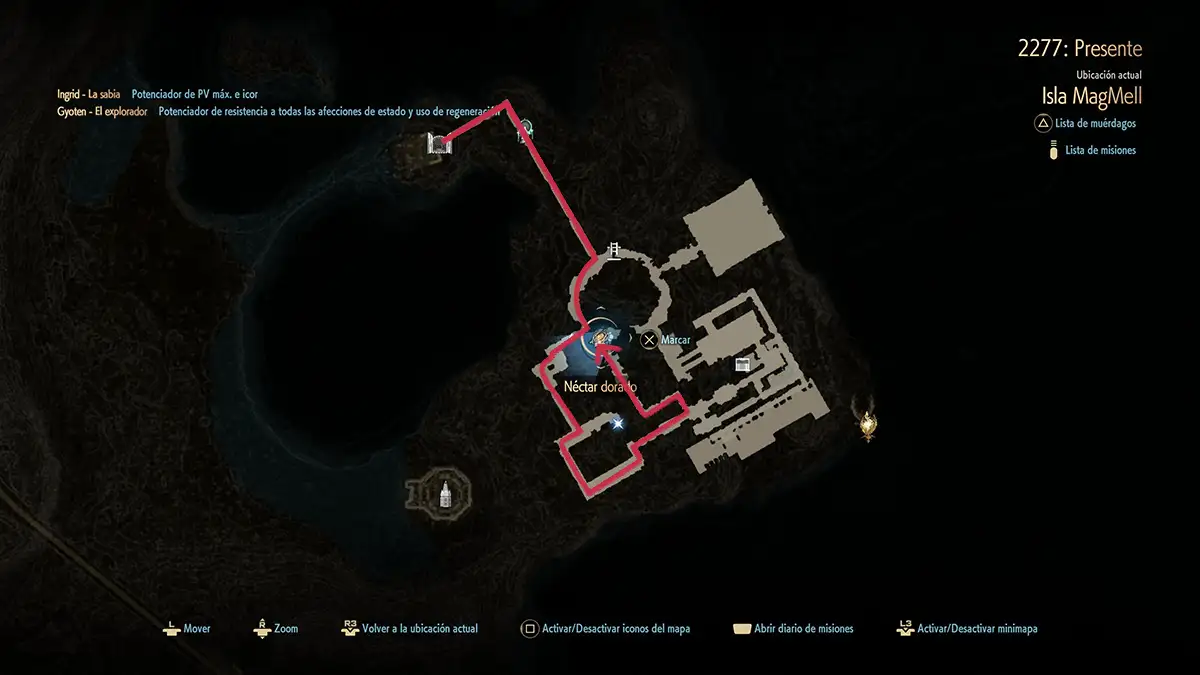Viewport: 1200px width, 675px height.
Task: Select the small green marker beside the gate
Action: coord(525,129)
